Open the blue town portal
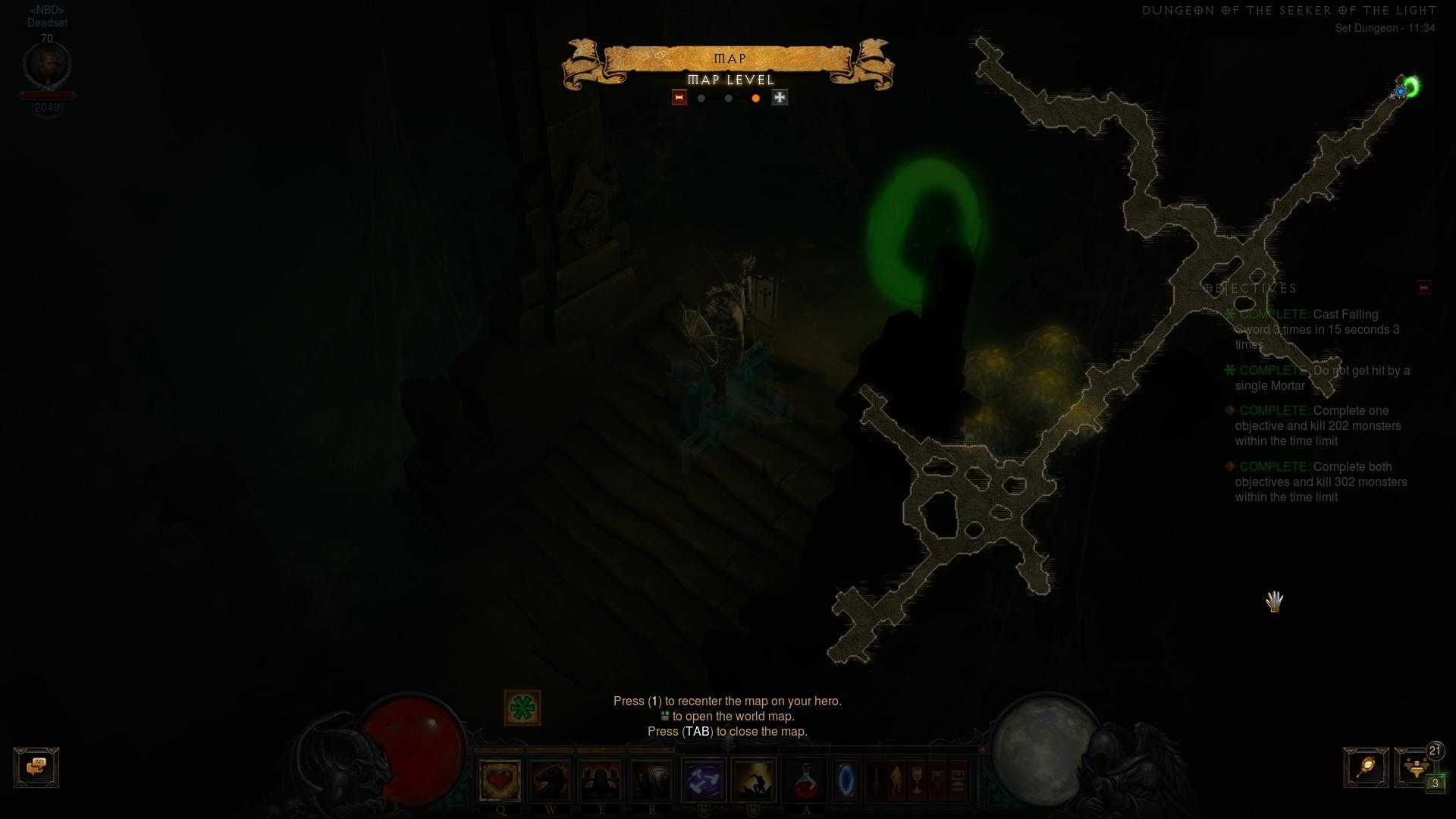This screenshot has width=1456, height=819. point(846,780)
